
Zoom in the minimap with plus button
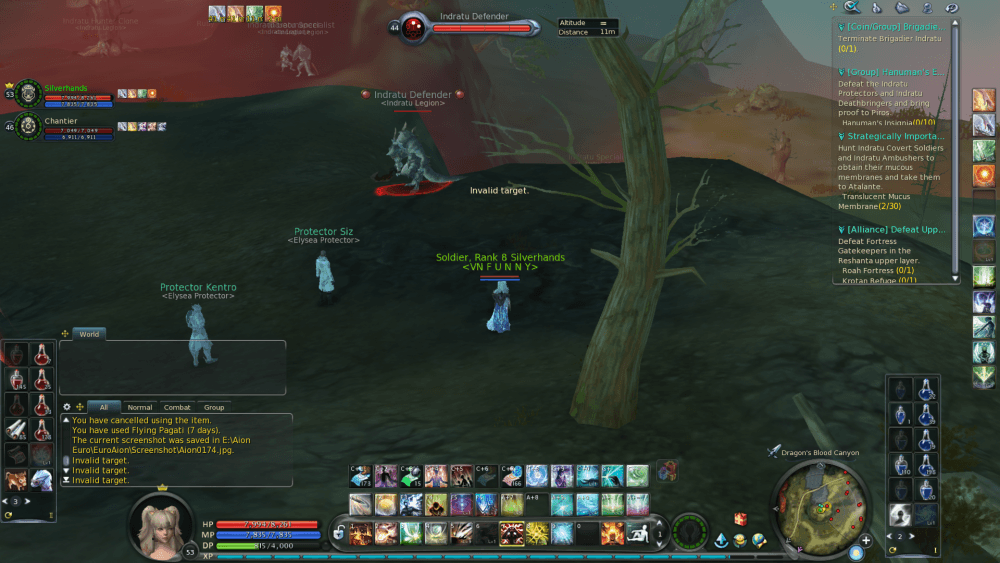tap(865, 540)
